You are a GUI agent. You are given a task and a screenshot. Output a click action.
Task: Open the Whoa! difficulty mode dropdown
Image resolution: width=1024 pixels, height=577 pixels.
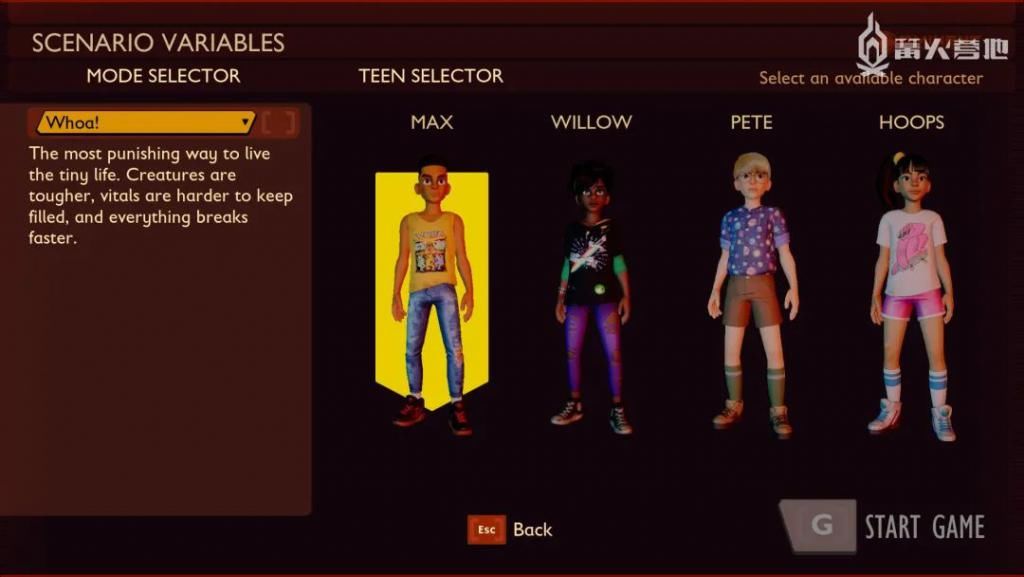146,123
